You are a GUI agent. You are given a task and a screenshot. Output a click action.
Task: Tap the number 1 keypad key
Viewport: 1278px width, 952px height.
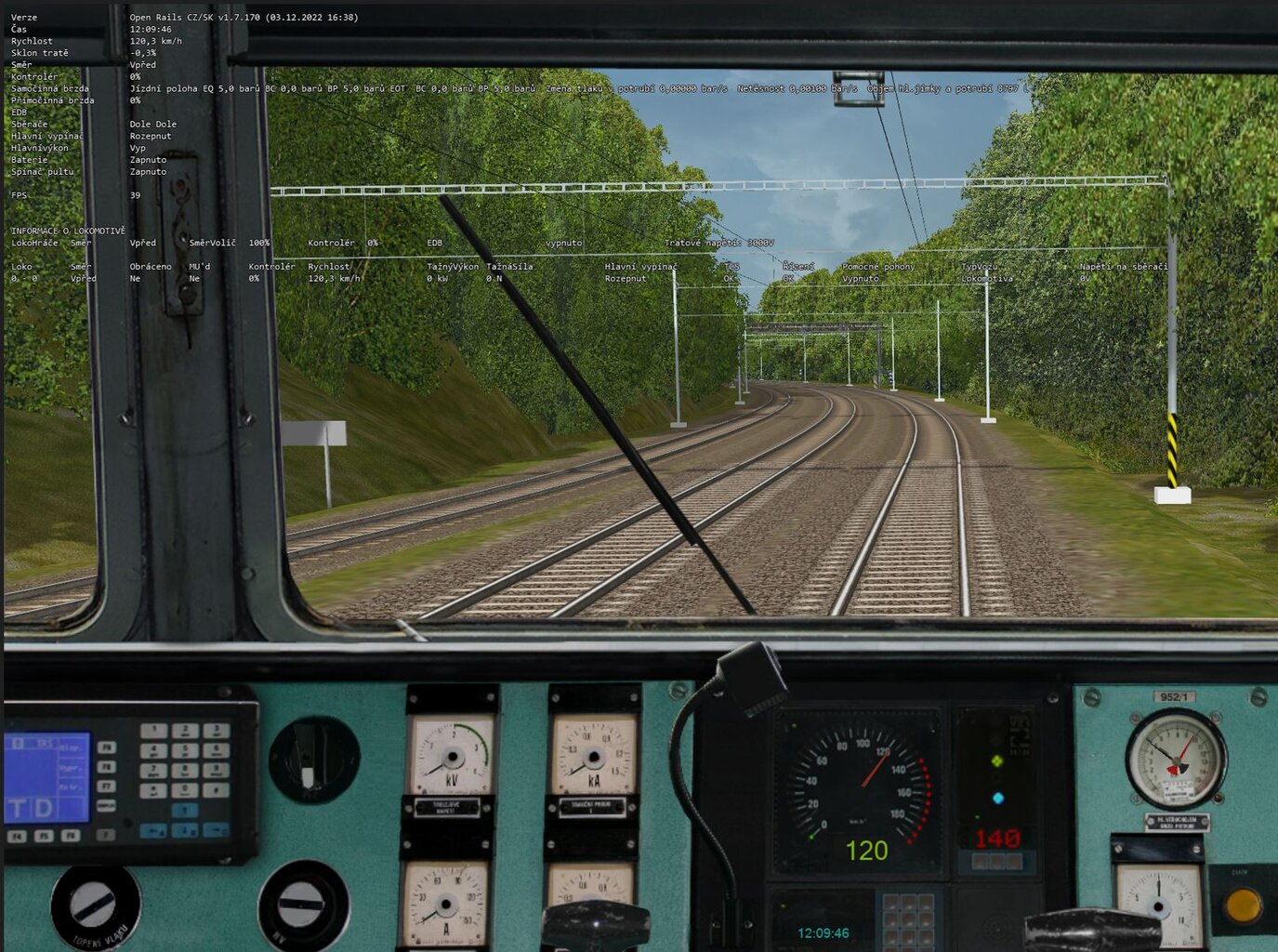[155, 732]
